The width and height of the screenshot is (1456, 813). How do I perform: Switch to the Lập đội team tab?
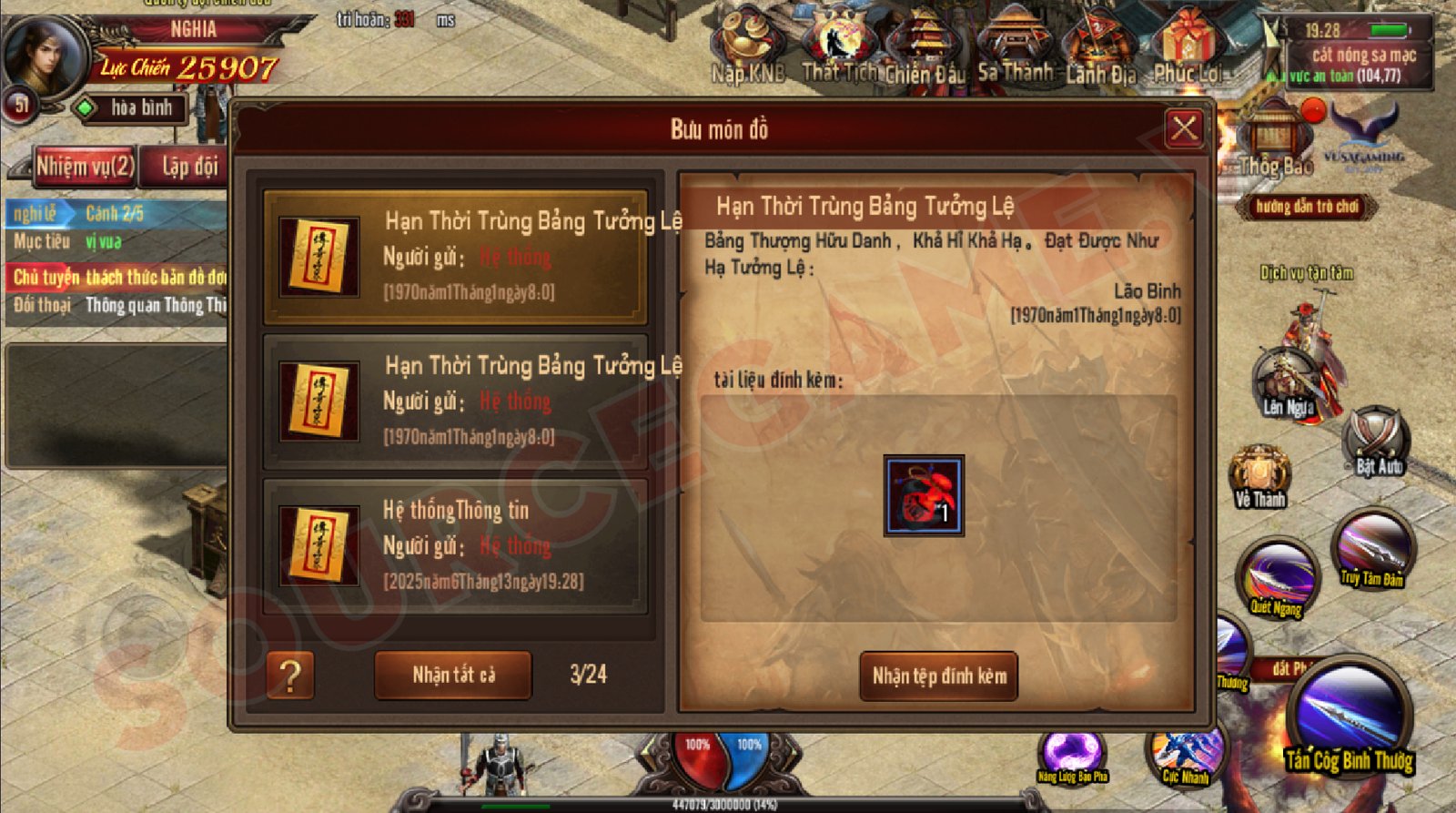tap(189, 167)
